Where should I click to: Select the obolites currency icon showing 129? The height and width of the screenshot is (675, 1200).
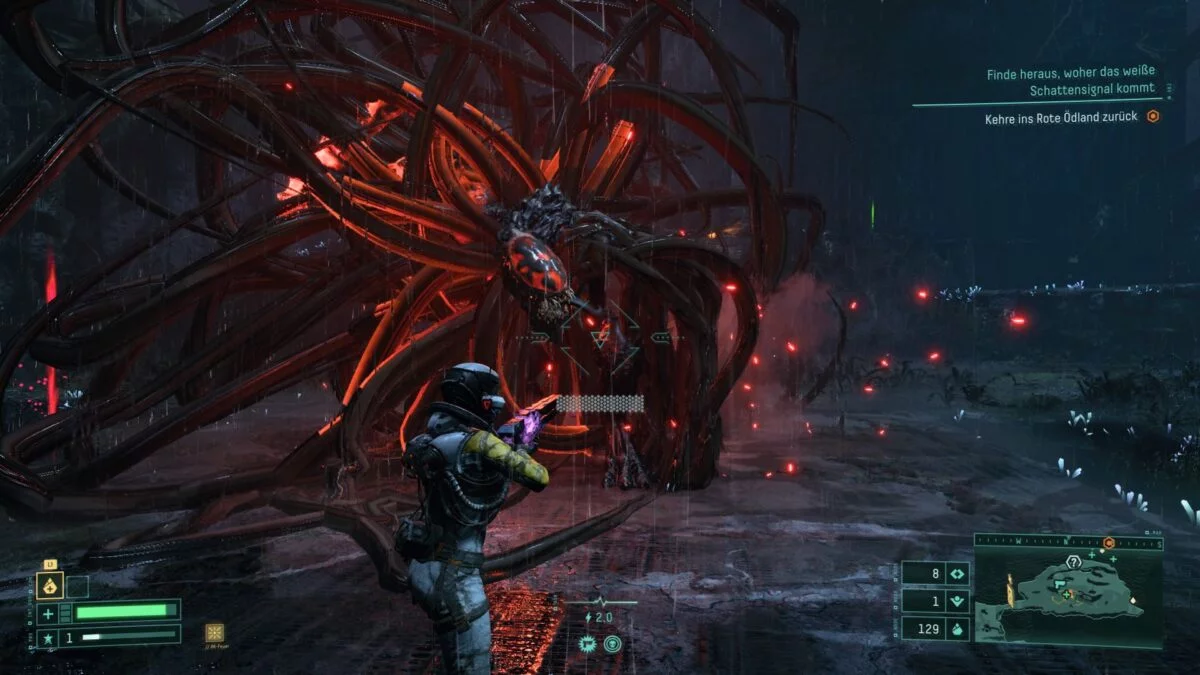click(956, 628)
